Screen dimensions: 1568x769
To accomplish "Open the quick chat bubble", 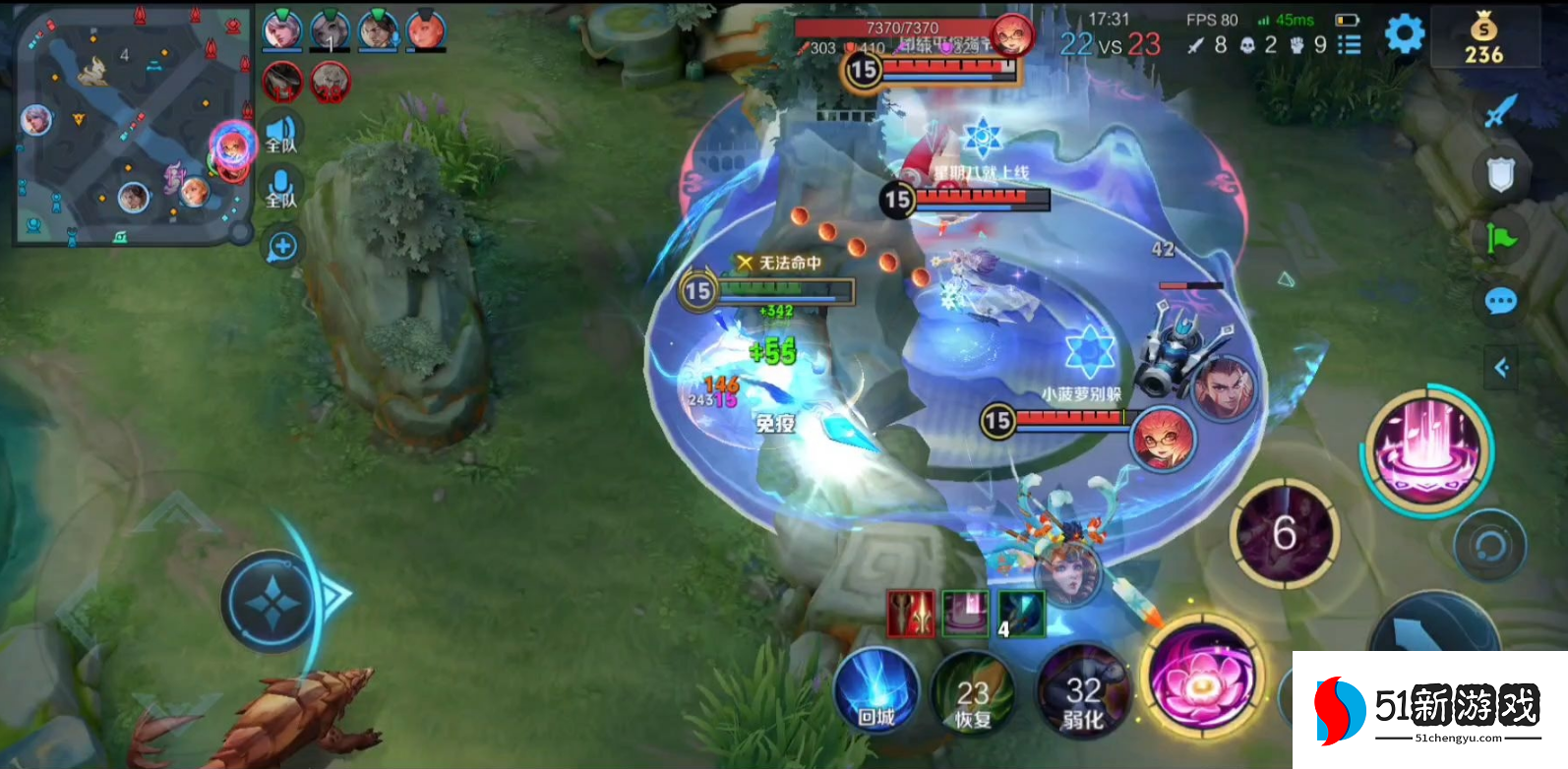I will [x=1500, y=301].
